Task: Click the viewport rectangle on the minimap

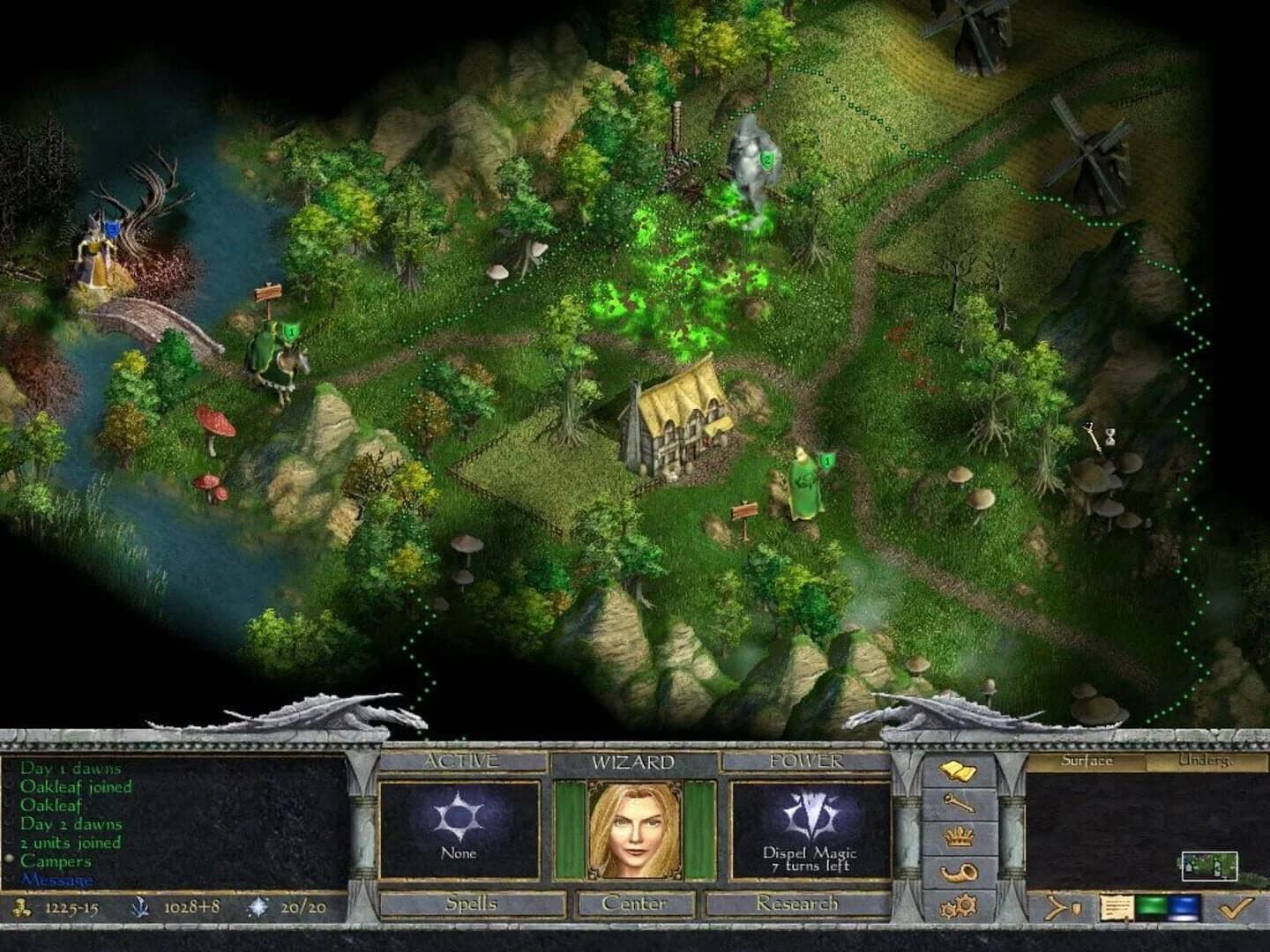Action: [1209, 866]
